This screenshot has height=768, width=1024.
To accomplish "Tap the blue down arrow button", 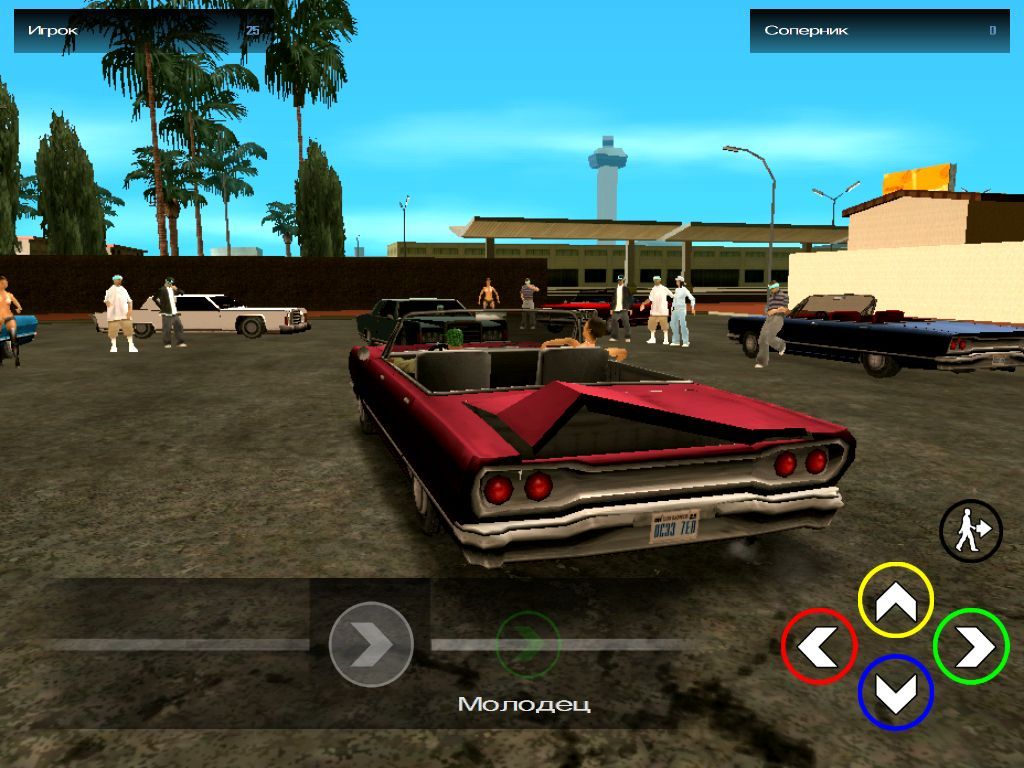I will [x=896, y=692].
